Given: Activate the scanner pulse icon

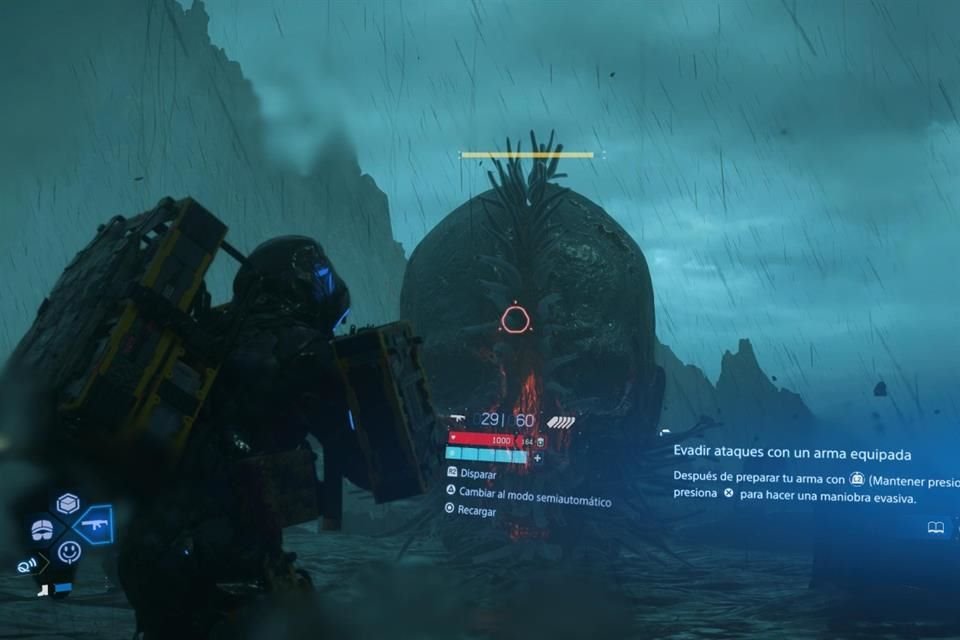Looking at the screenshot, I should point(27,566).
